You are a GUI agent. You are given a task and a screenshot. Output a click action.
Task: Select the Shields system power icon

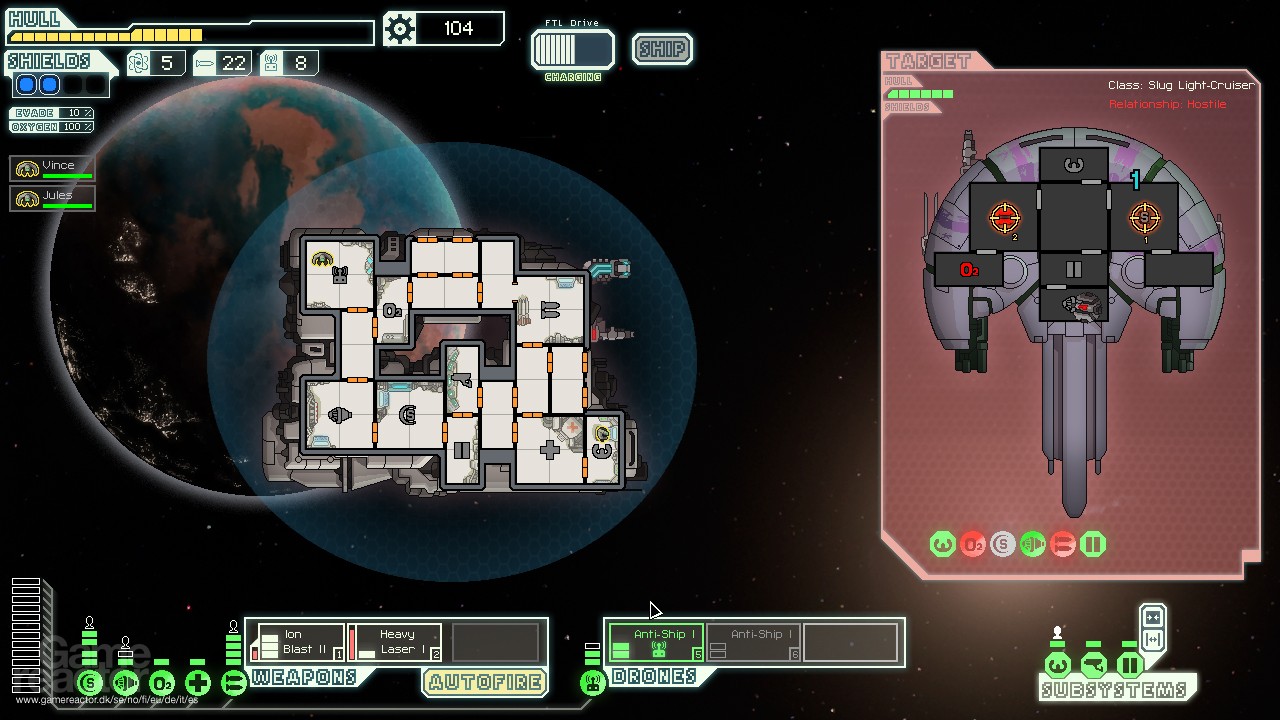(90, 683)
